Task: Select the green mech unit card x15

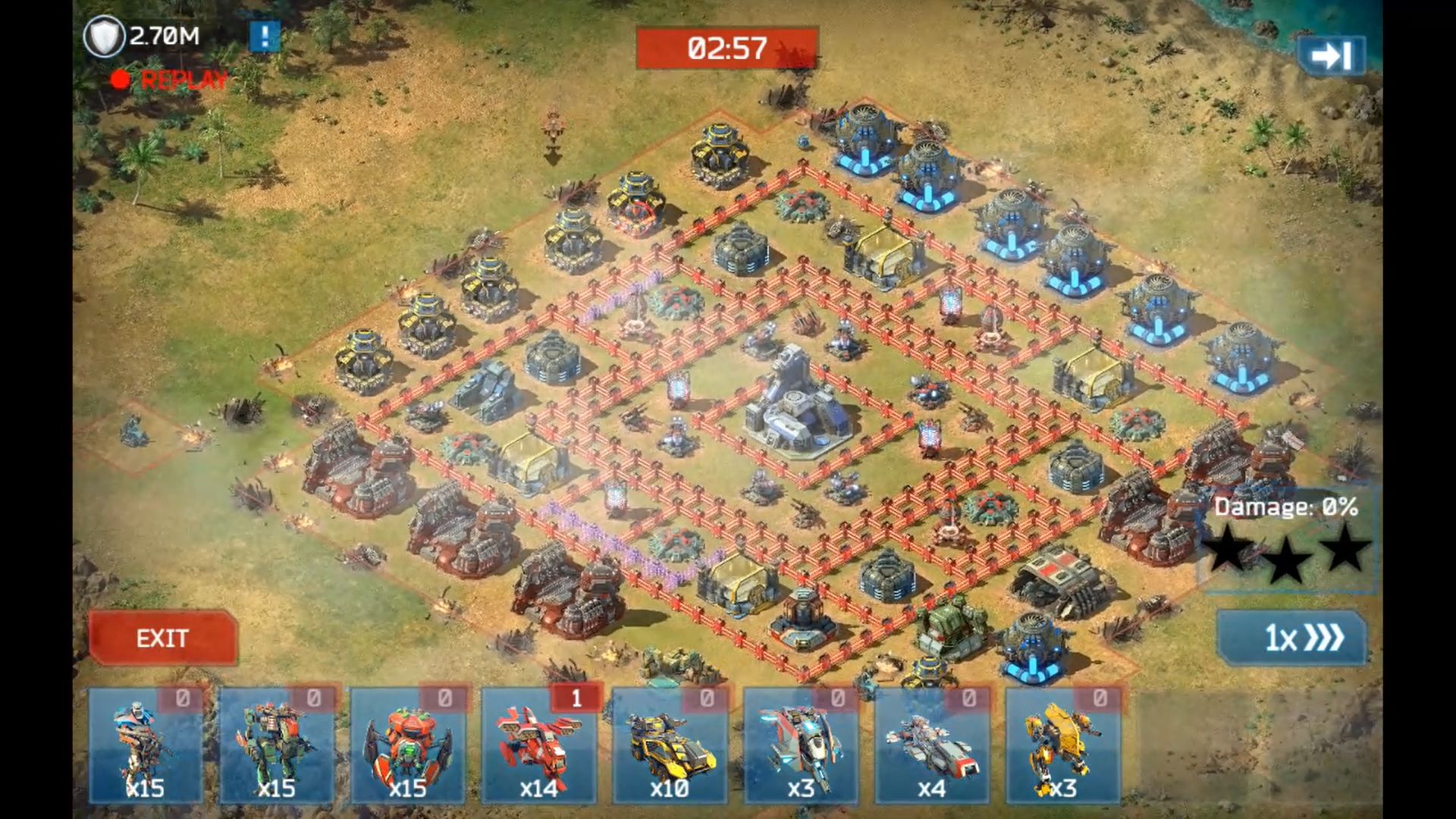Action: [276, 746]
